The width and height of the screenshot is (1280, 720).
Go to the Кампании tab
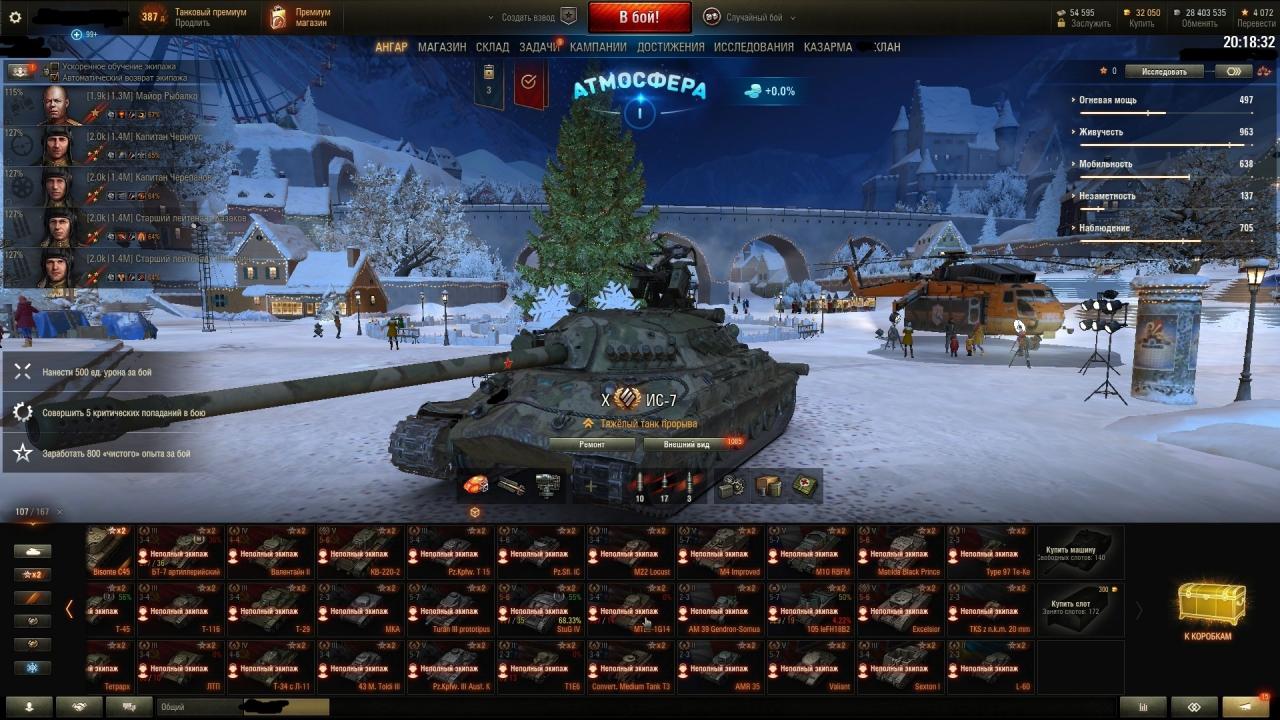click(x=598, y=47)
